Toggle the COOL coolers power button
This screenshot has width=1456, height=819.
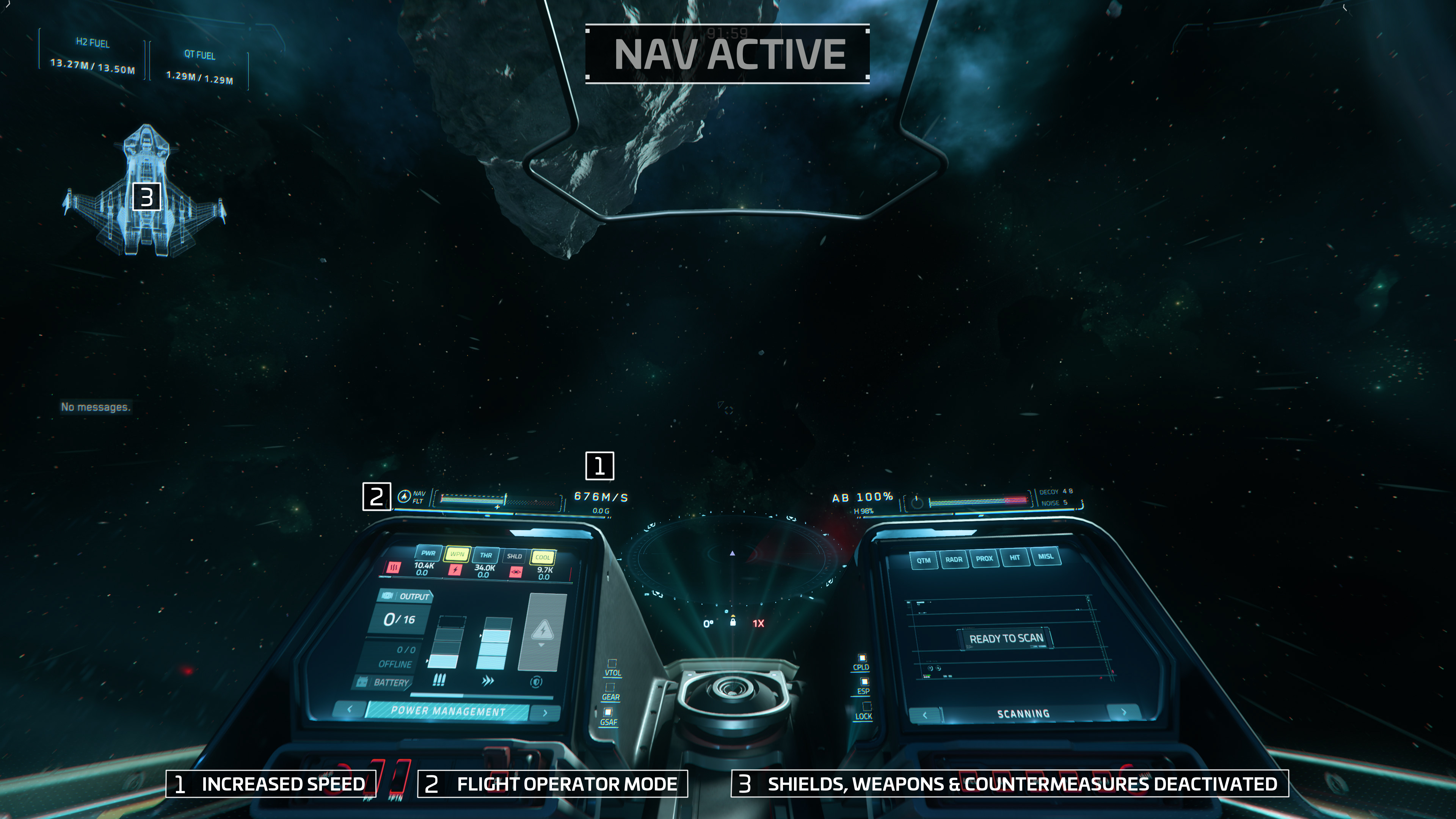point(543,557)
